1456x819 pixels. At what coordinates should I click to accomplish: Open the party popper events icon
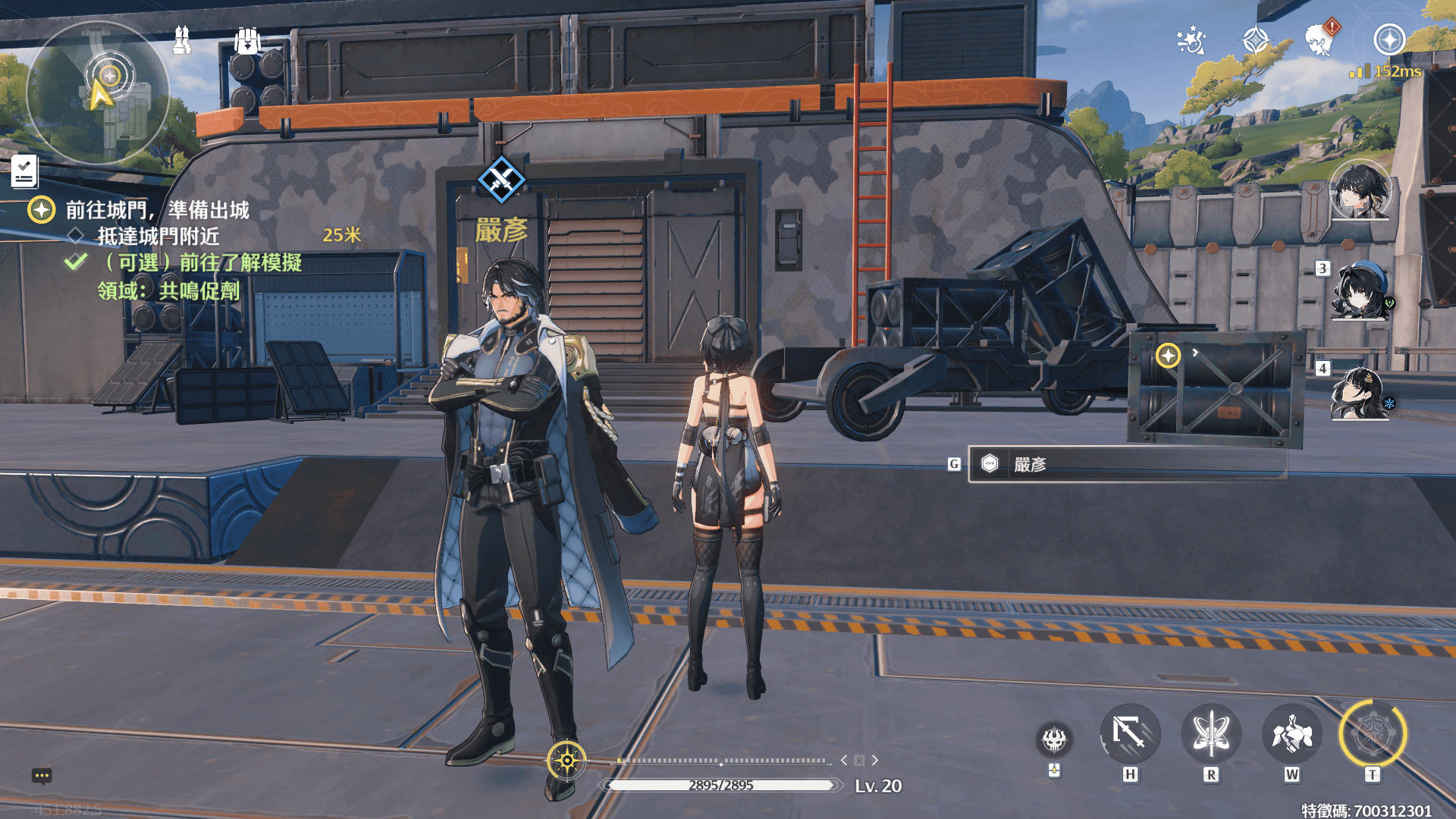1191,40
